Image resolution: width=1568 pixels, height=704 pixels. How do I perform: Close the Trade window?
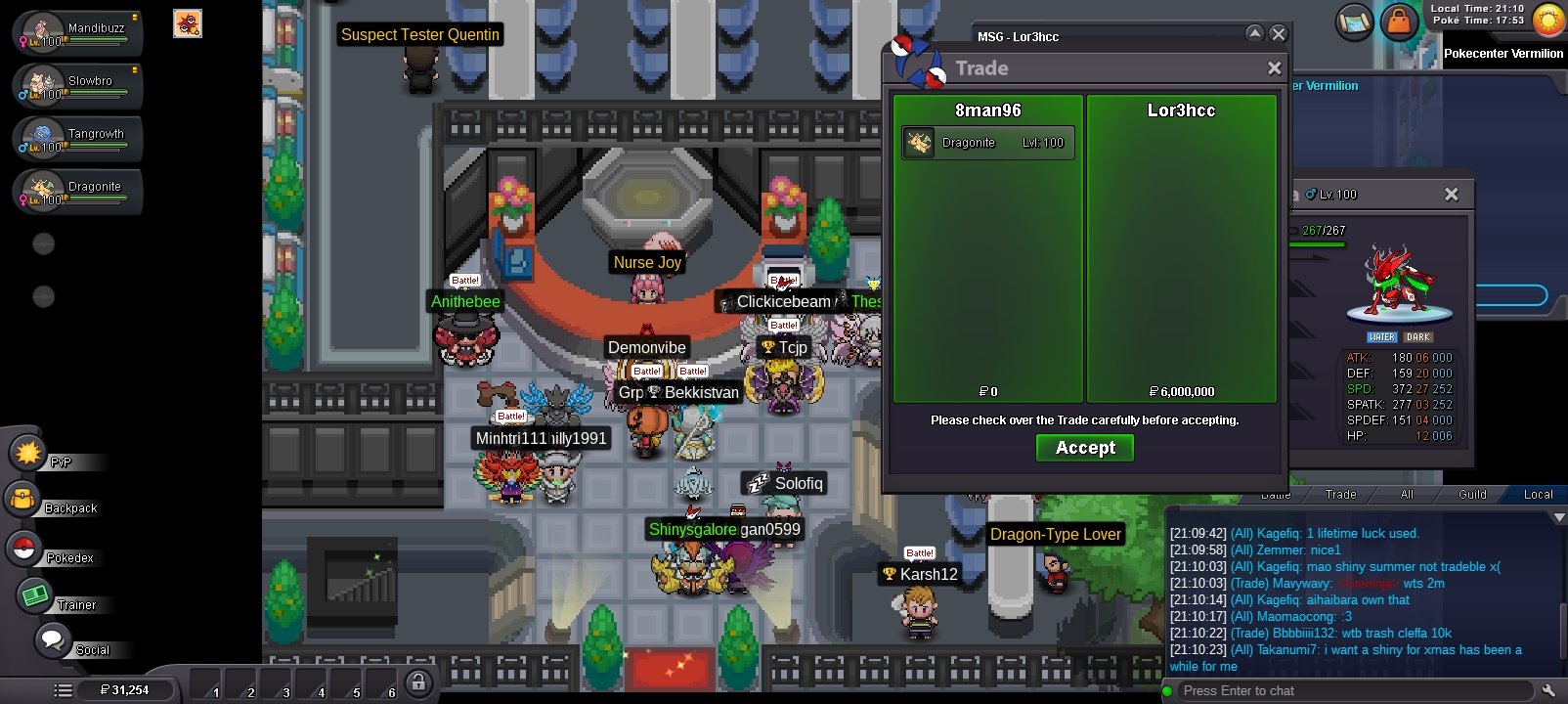tap(1274, 68)
